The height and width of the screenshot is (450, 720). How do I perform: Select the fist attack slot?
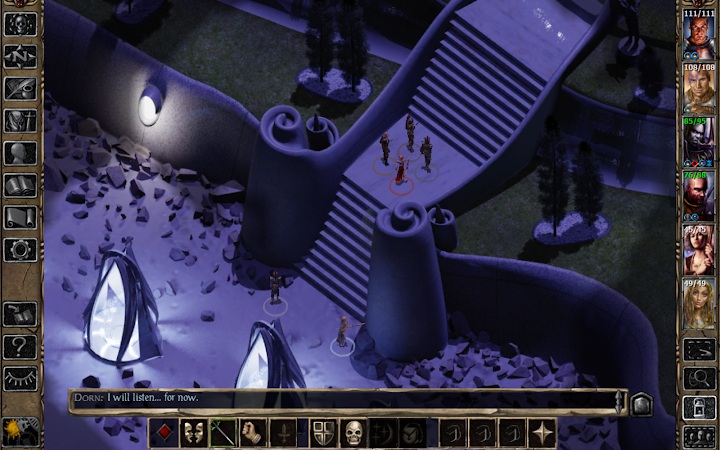point(254,433)
